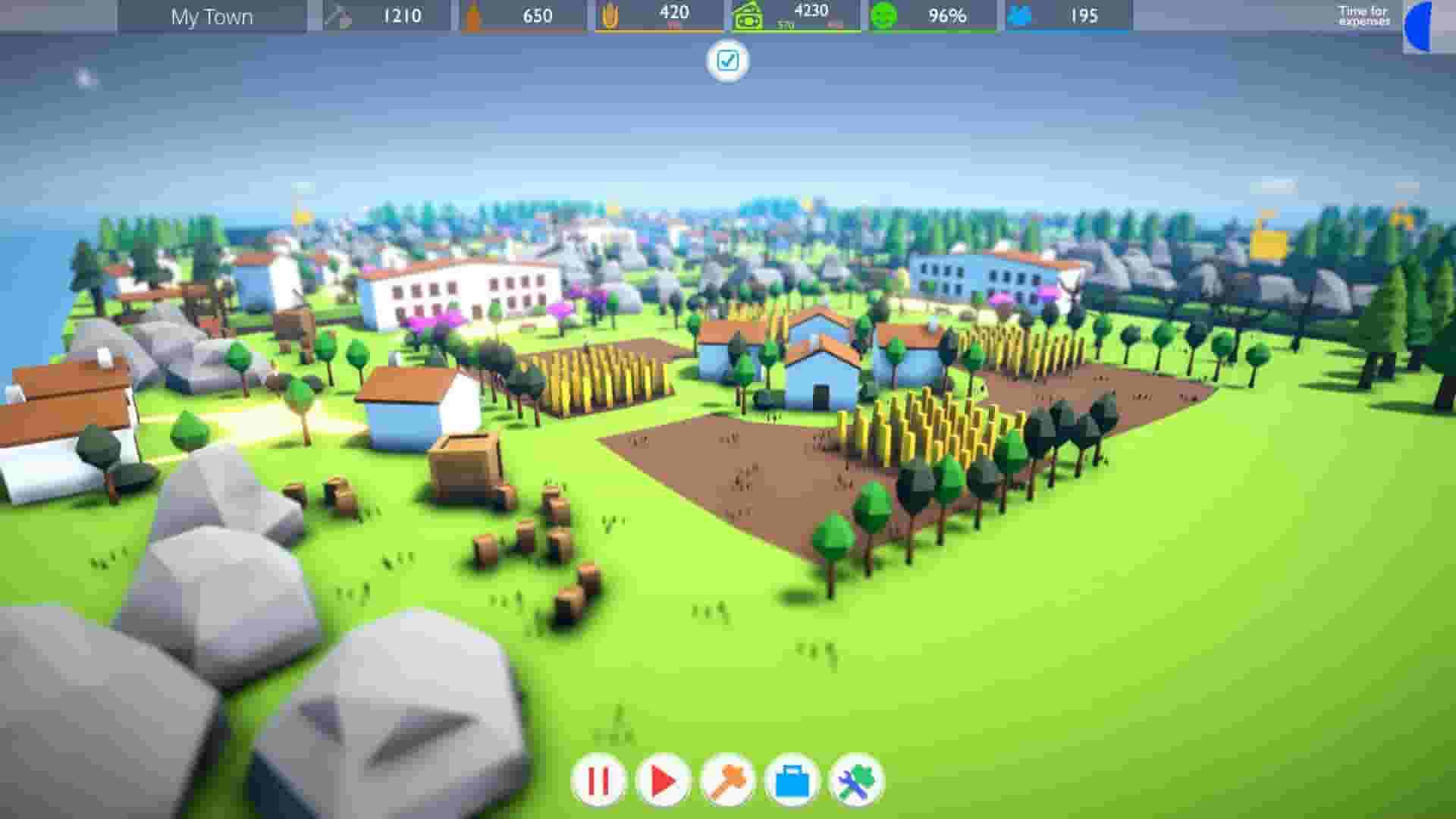
Task: Click the population counter 195
Action: [1082, 15]
